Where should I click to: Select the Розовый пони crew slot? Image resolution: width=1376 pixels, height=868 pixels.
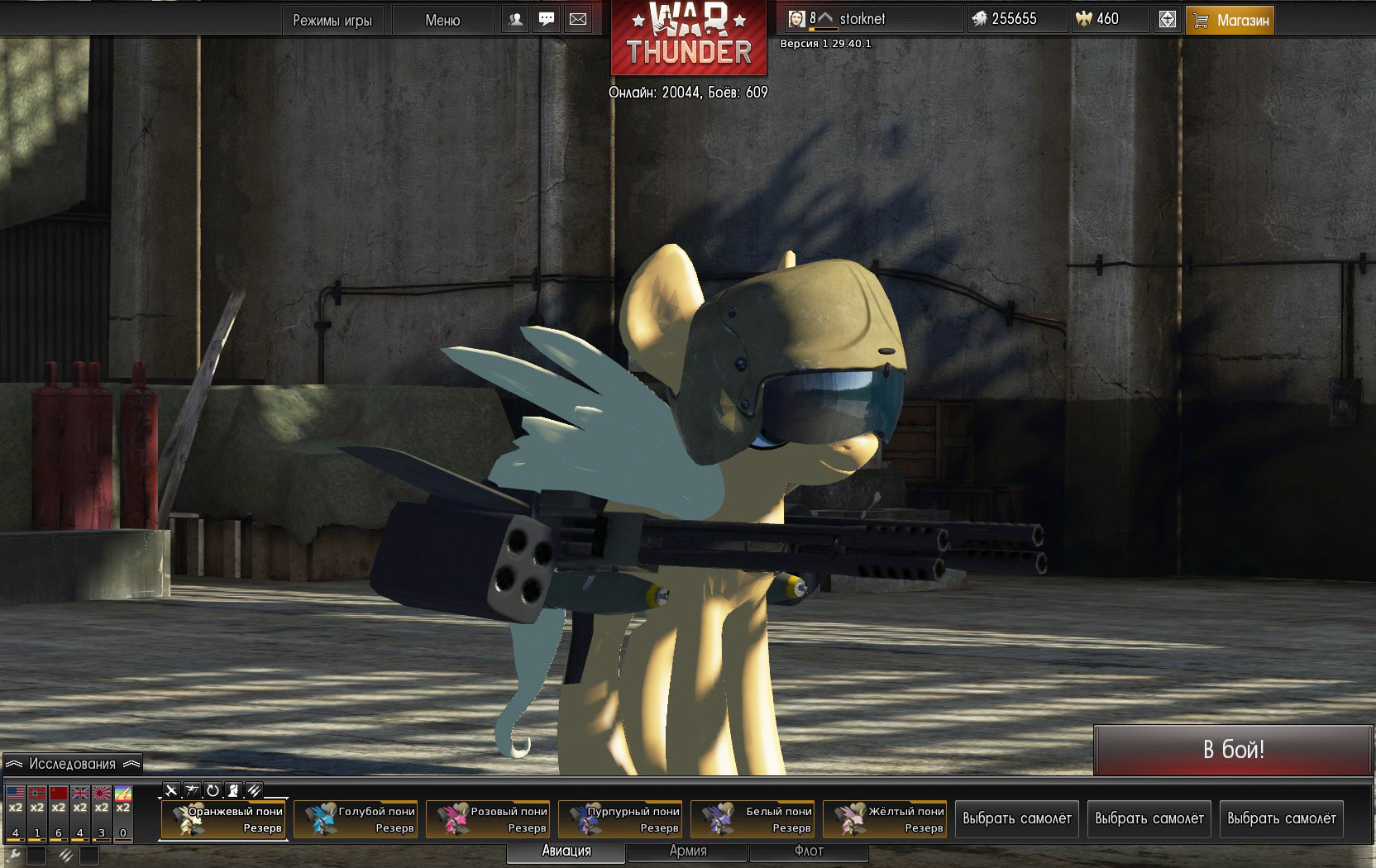(x=488, y=819)
